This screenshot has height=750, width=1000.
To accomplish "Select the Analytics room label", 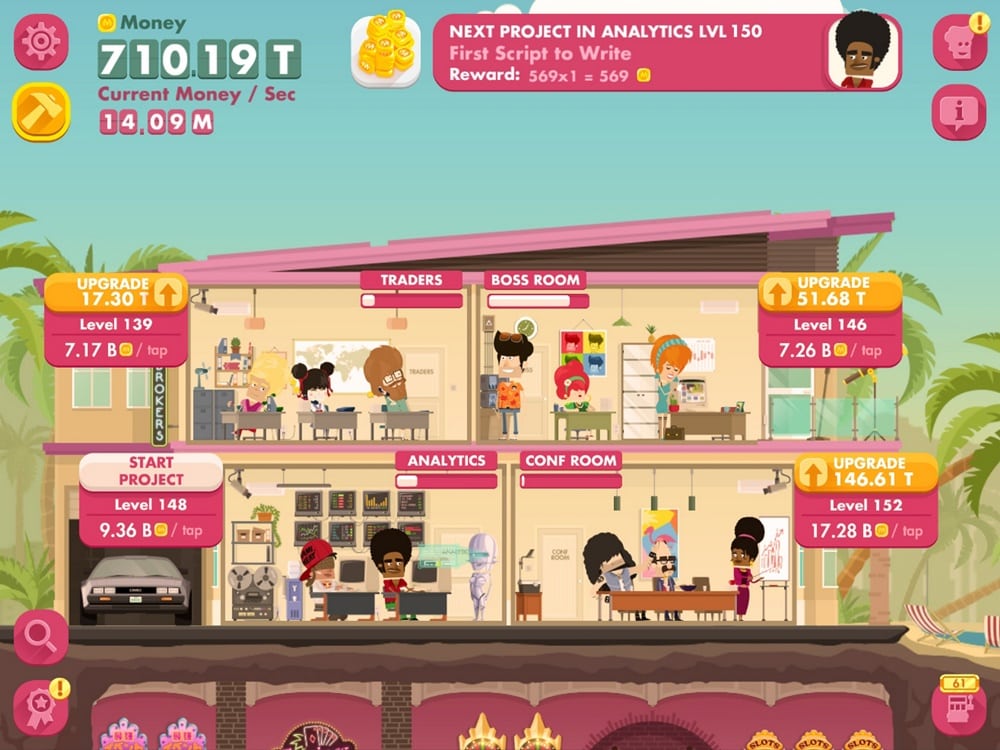I will point(446,460).
